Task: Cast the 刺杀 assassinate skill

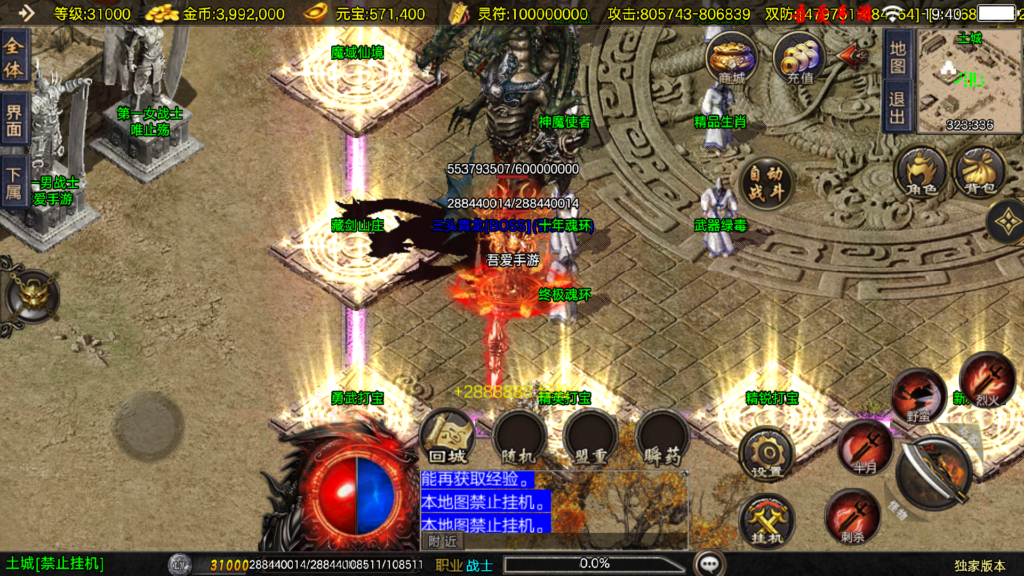Action: [x=852, y=515]
